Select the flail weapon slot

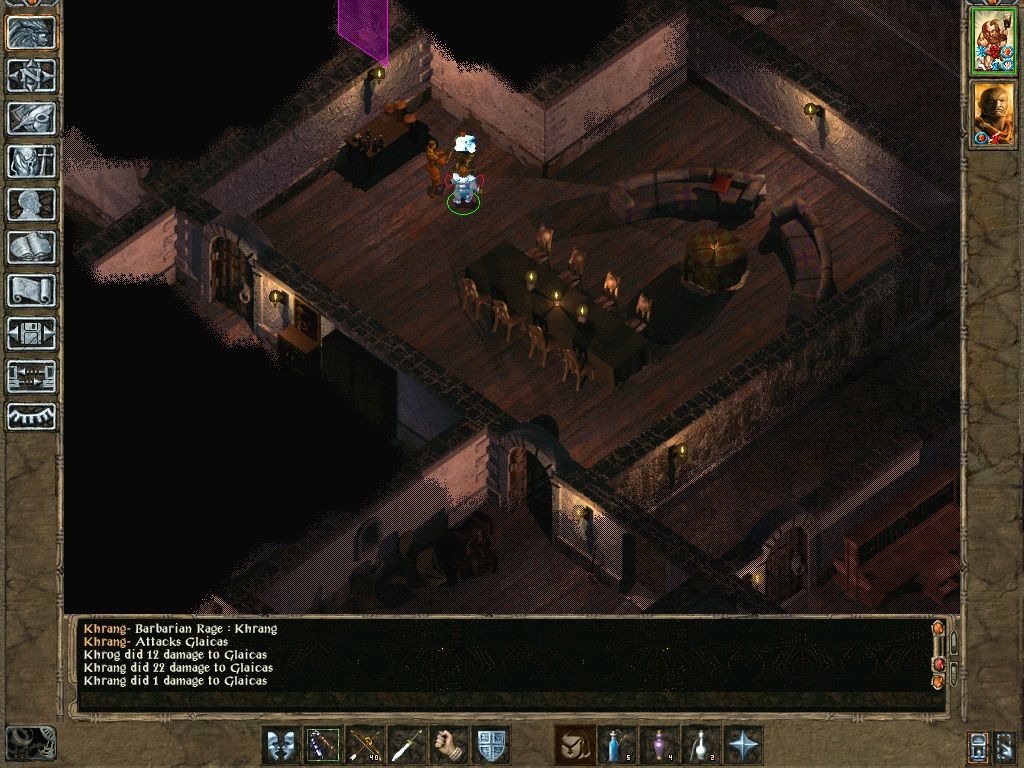[x=323, y=745]
